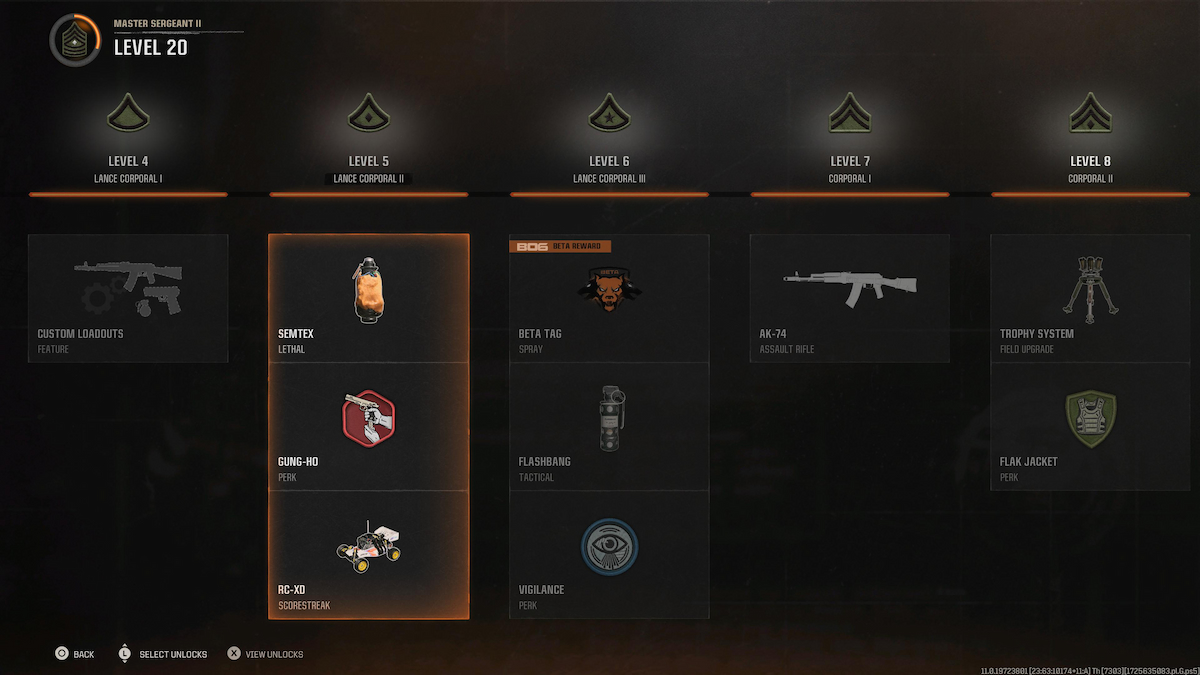This screenshot has width=1200, height=675.
Task: Open the Trophy System field upgrade
Action: [x=1090, y=298]
